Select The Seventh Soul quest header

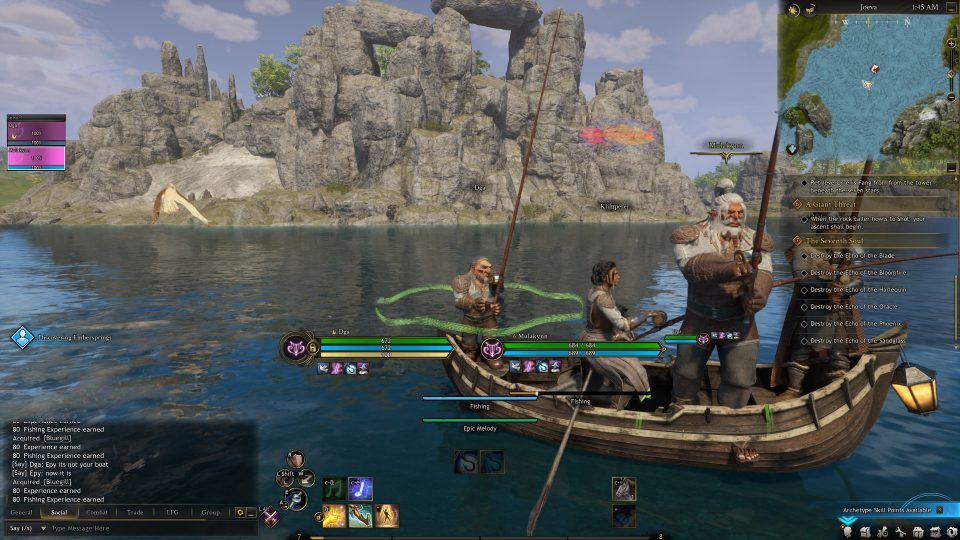click(836, 241)
